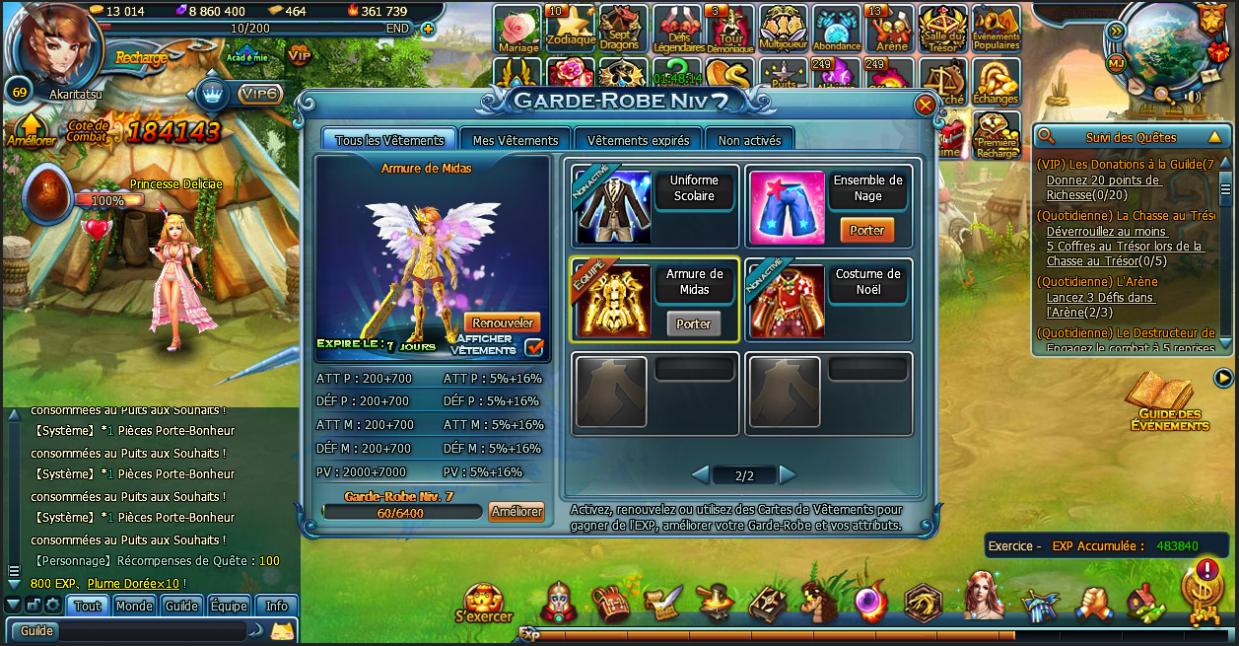This screenshot has width=1239, height=646.
Task: Open the VIP6 badge
Action: tap(258, 94)
